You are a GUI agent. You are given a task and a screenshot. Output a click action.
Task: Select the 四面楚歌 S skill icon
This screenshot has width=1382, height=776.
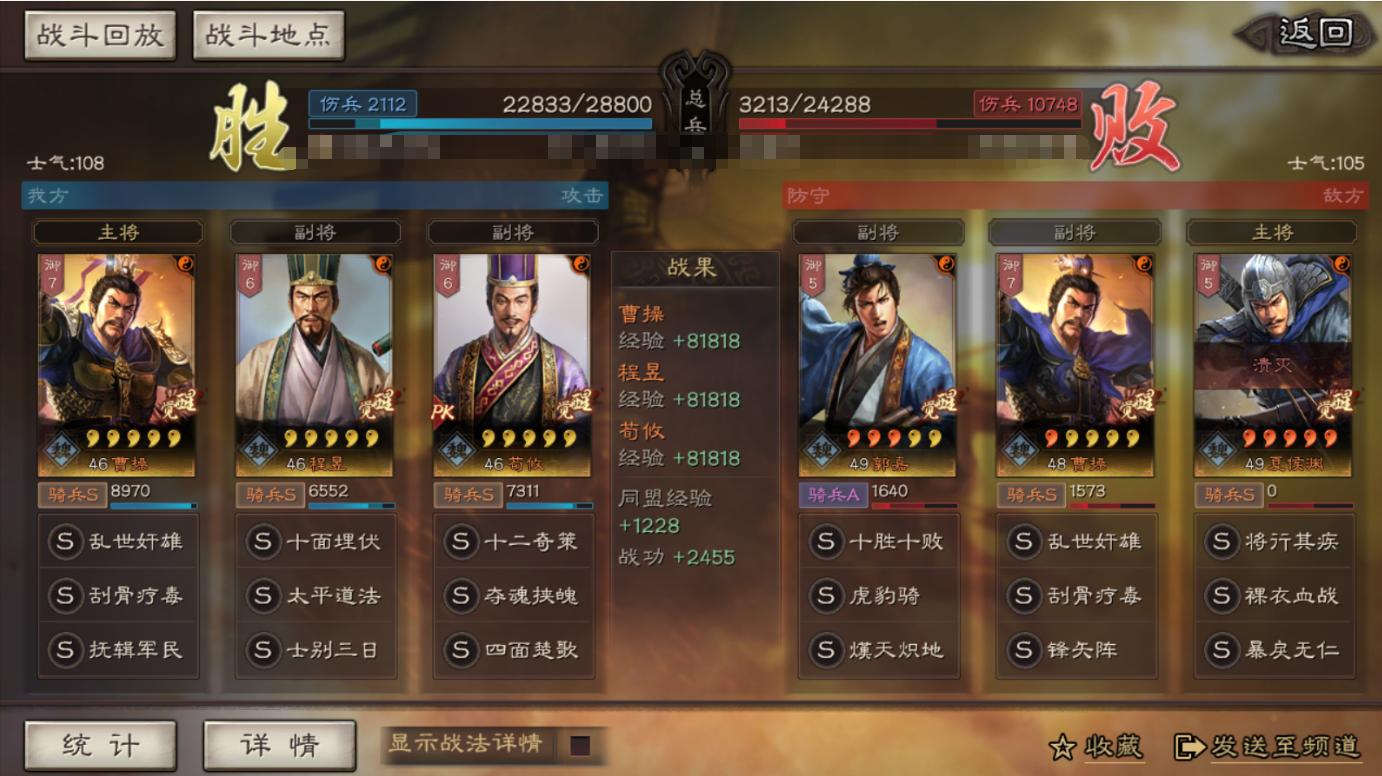pyautogui.click(x=459, y=650)
